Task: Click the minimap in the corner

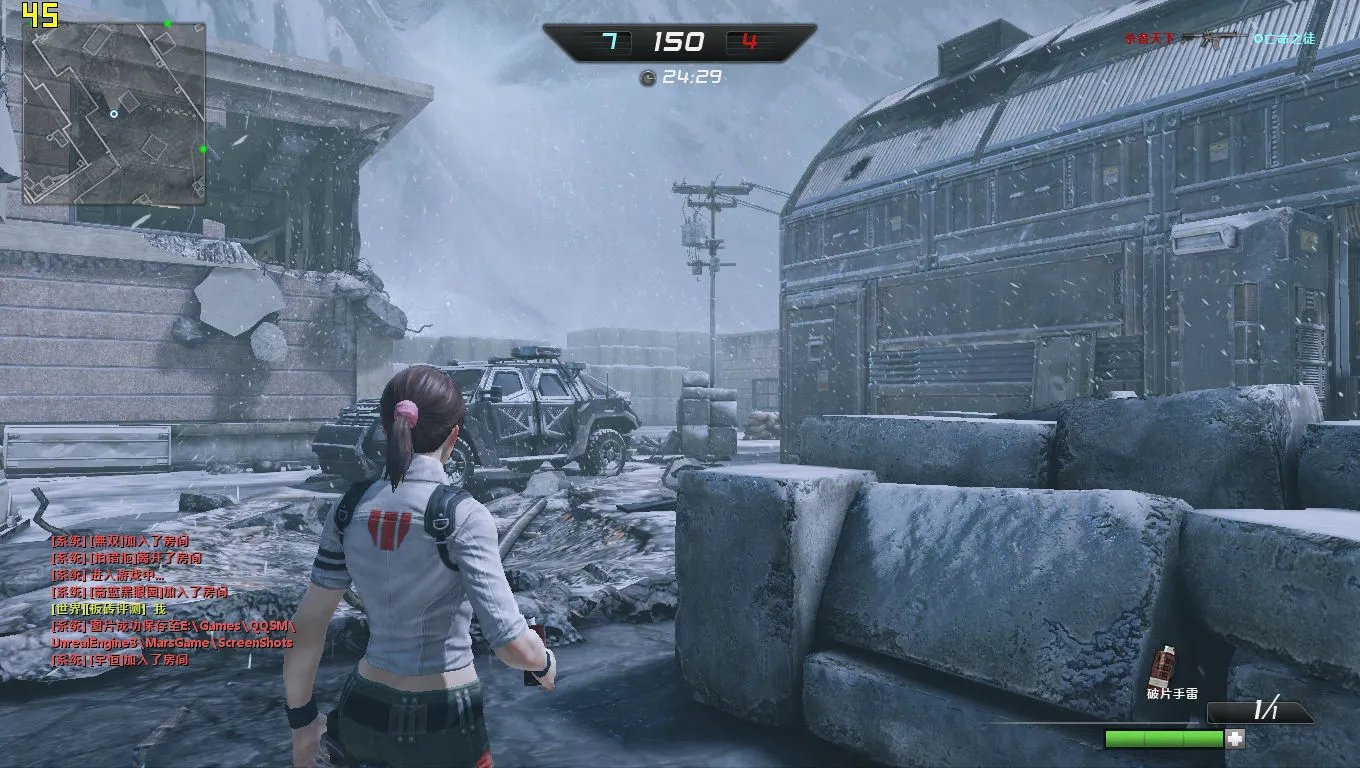Action: pos(114,113)
